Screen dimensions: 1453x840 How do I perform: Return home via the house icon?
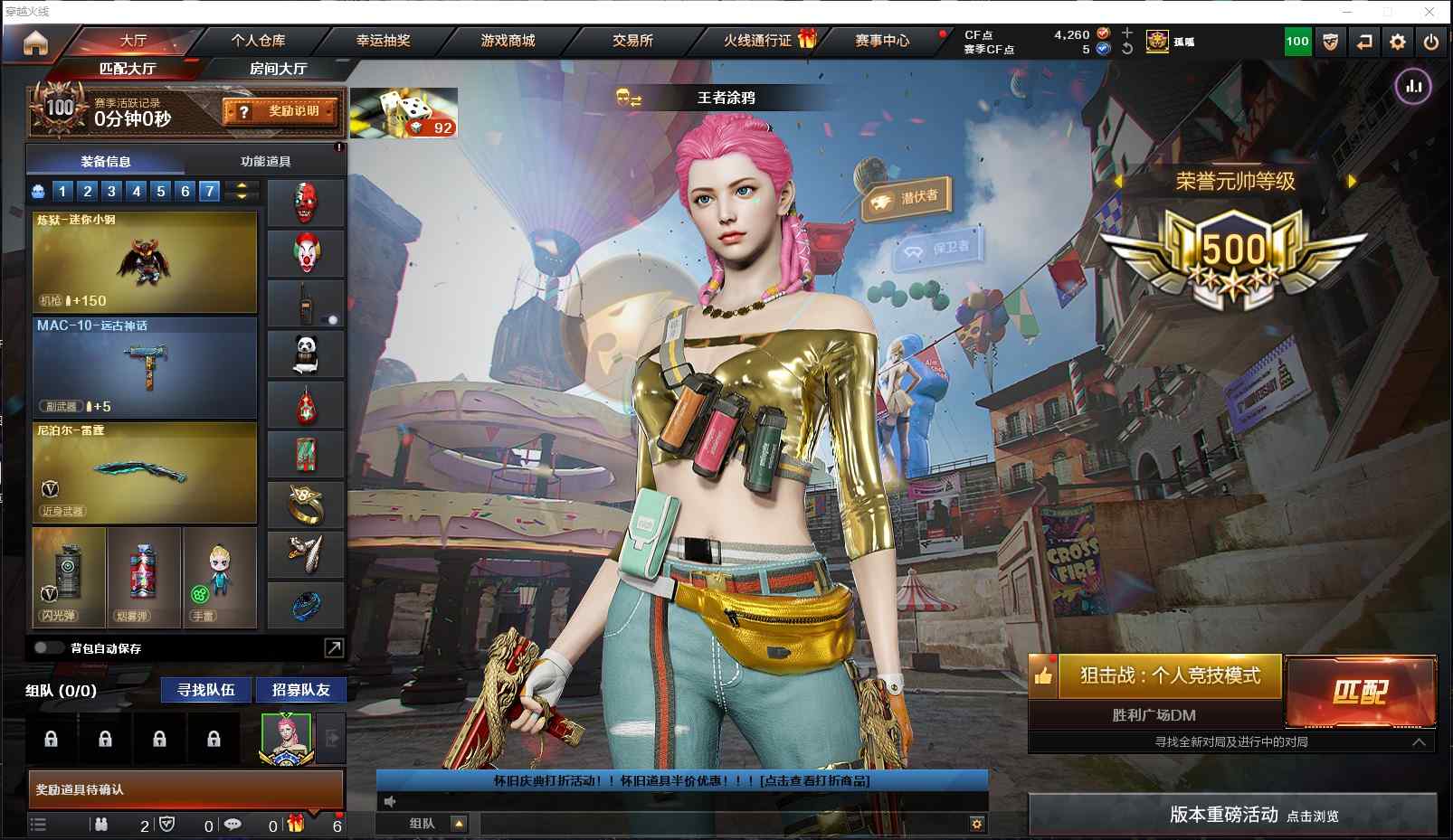[35, 42]
